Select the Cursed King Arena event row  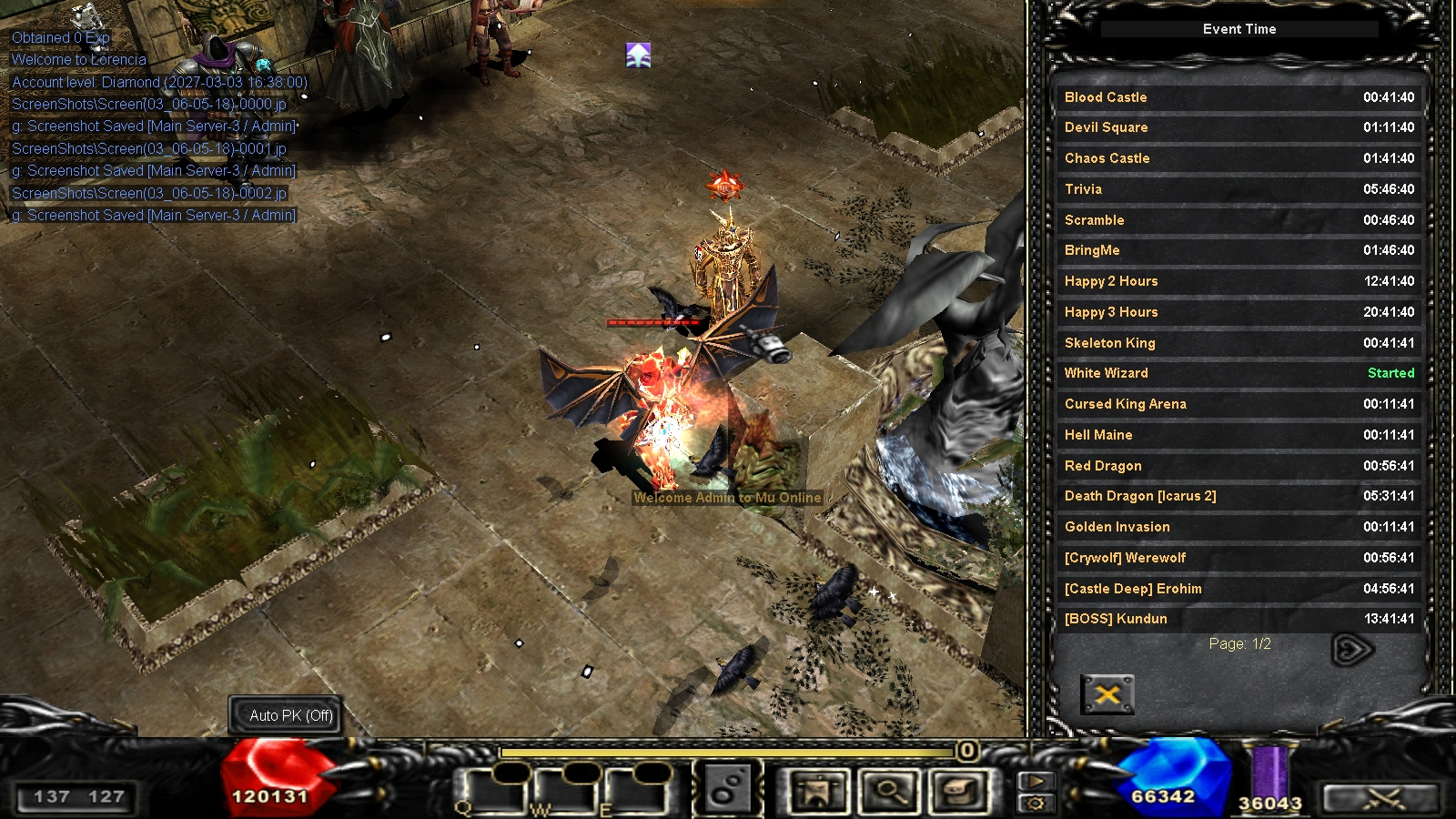(x=1239, y=404)
